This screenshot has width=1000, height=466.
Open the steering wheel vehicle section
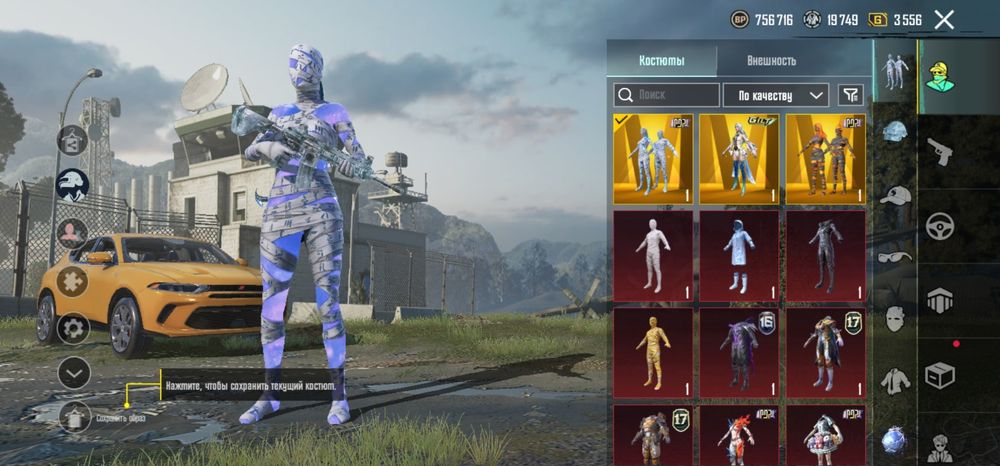pos(940,226)
